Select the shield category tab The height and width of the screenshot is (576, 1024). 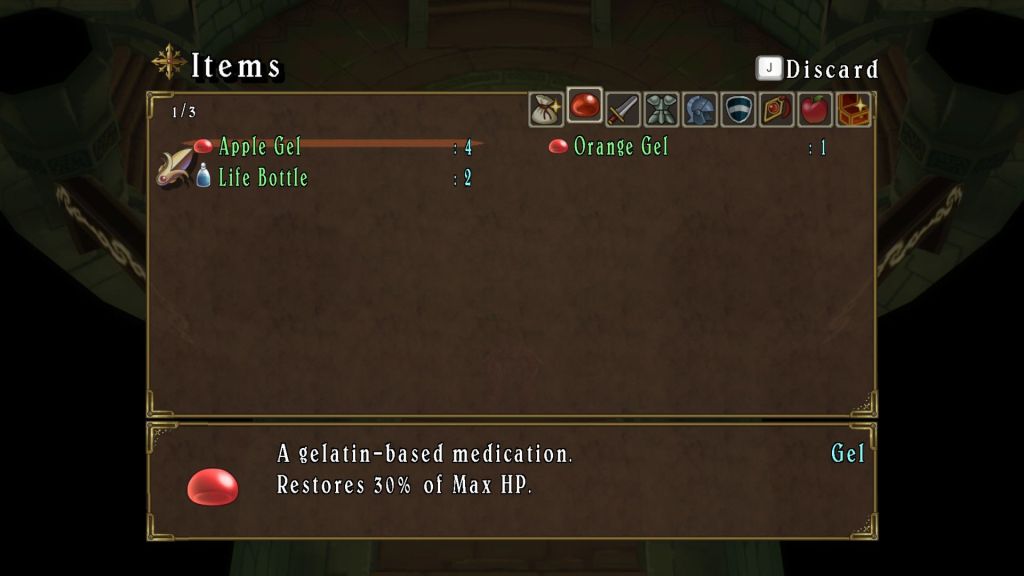click(x=738, y=109)
